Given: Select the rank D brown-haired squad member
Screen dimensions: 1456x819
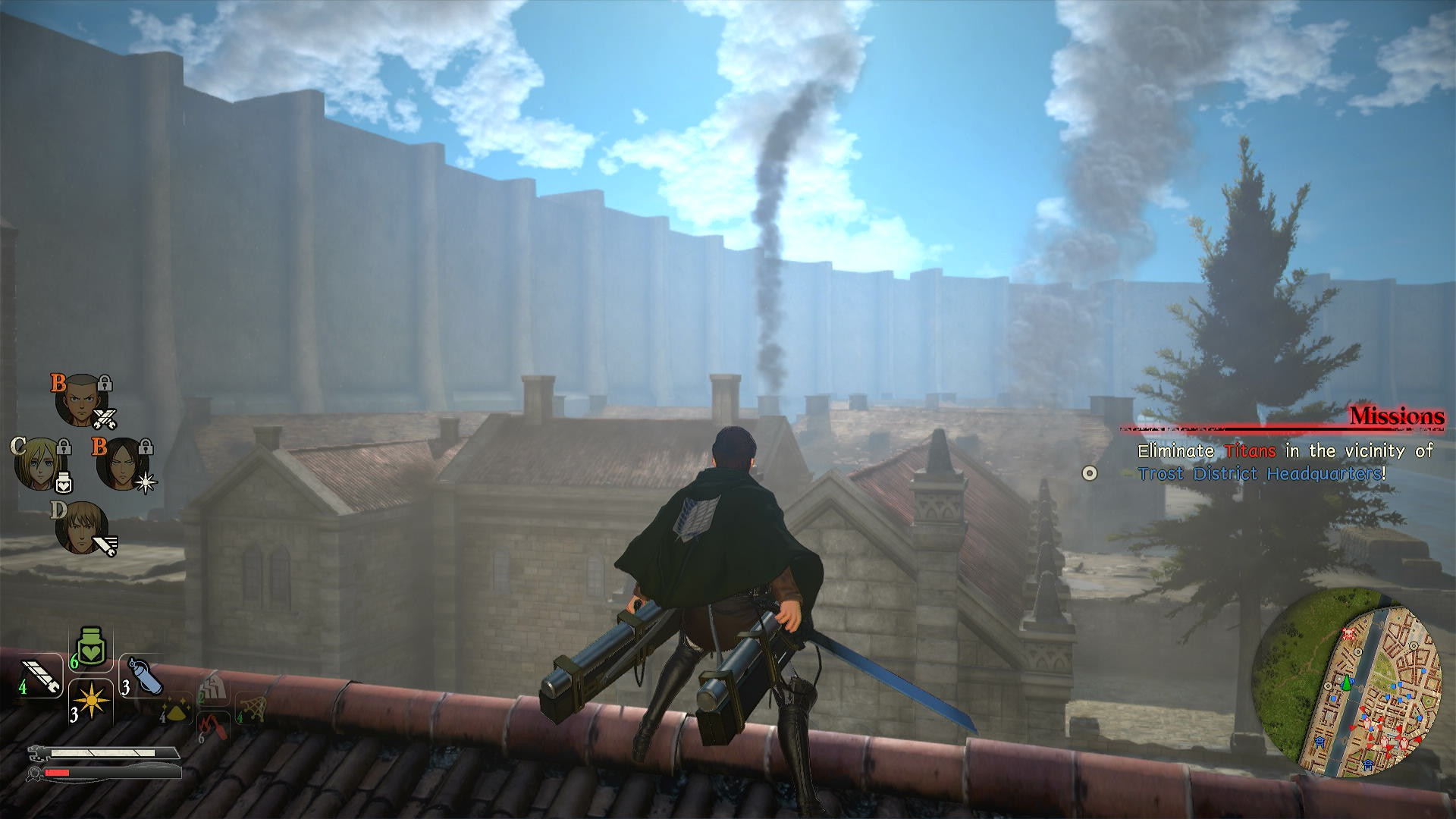Looking at the screenshot, I should point(79,526).
